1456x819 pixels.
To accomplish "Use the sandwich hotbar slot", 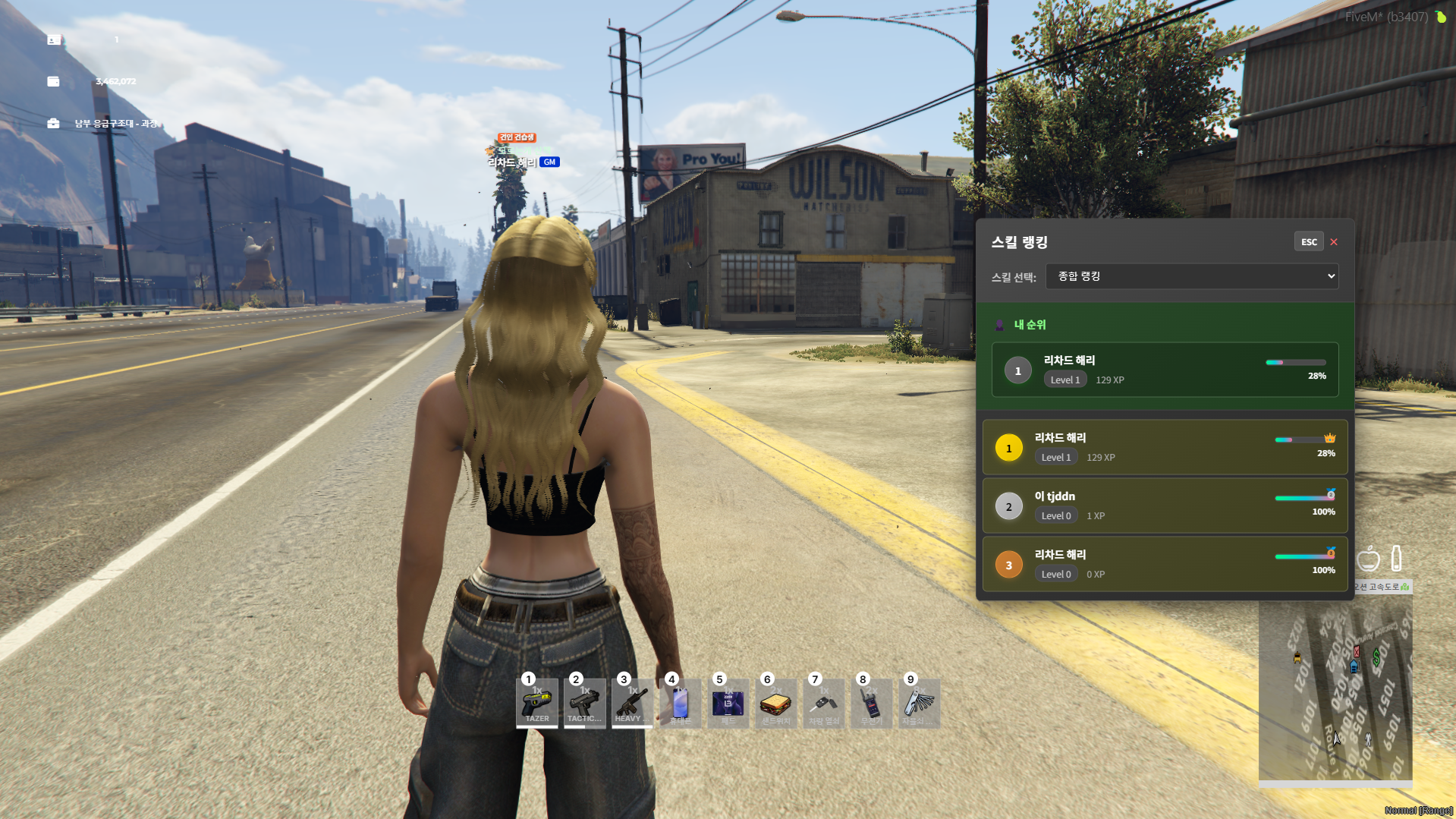I will pyautogui.click(x=775, y=704).
